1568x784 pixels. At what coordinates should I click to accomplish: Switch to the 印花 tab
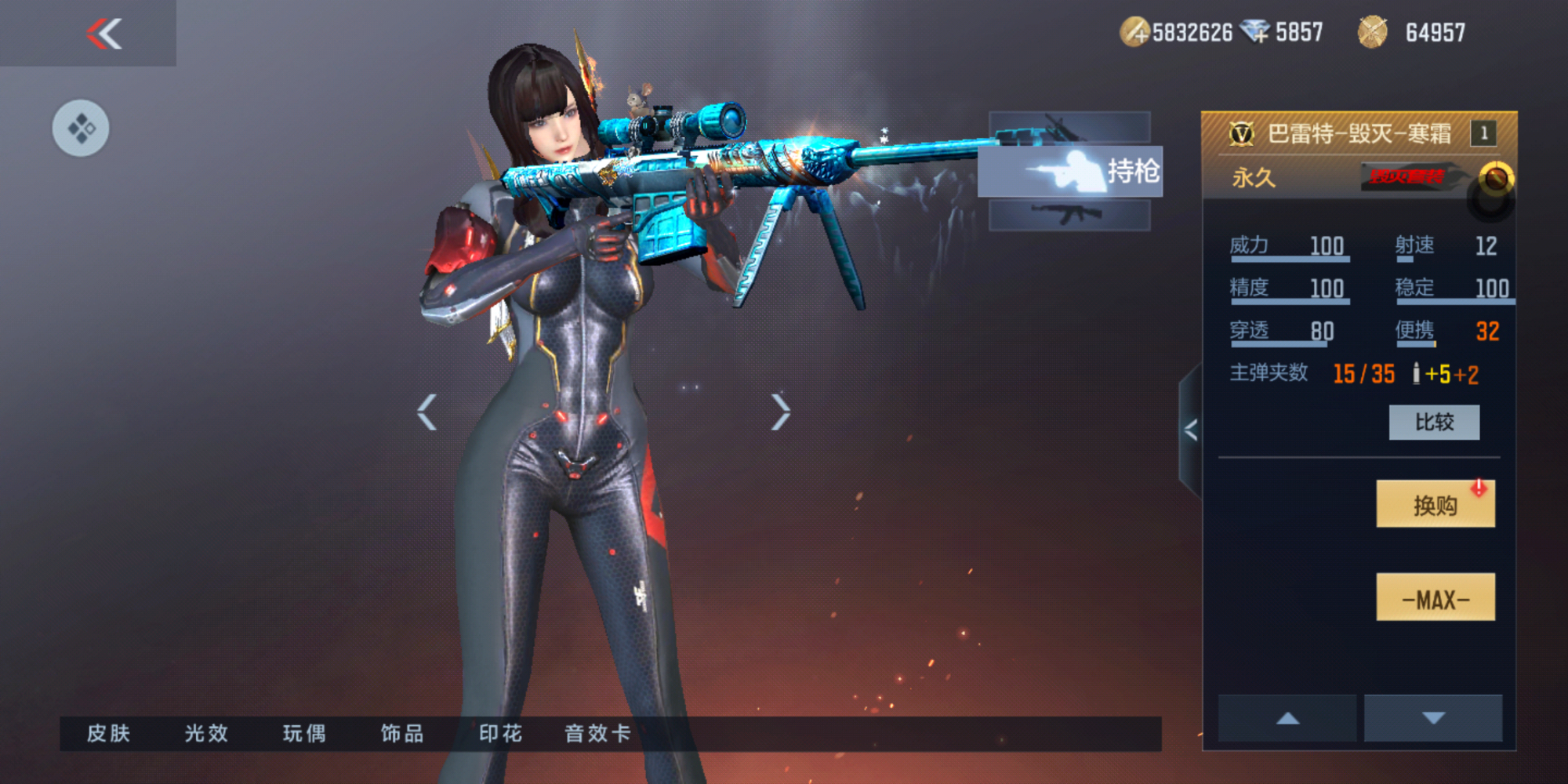(499, 735)
